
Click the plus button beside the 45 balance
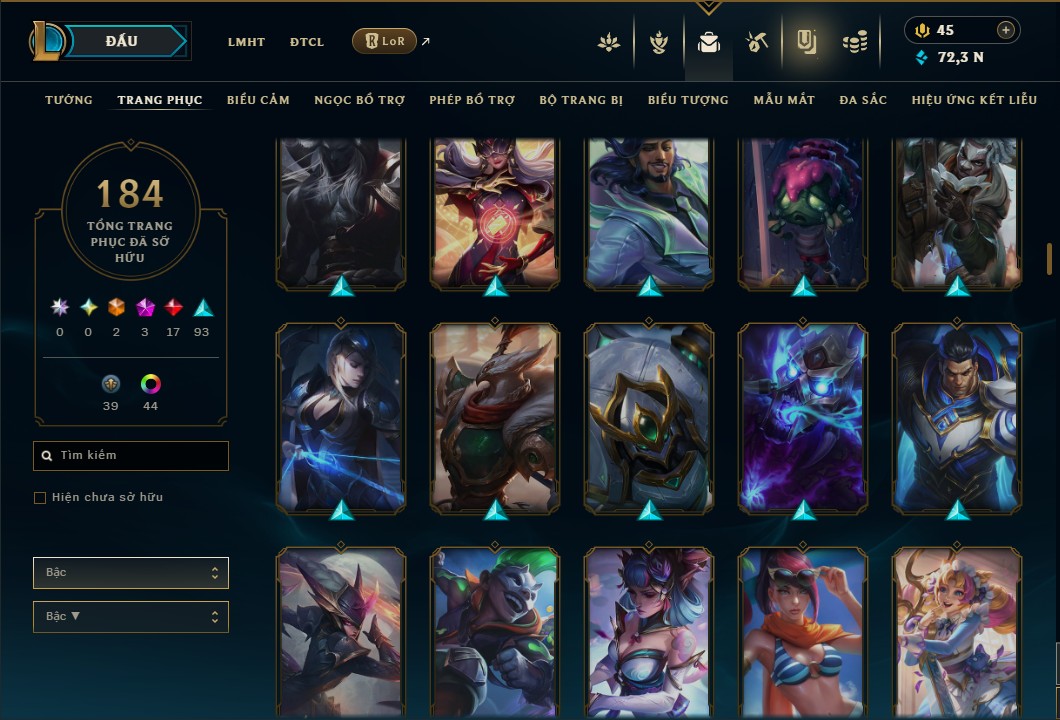1005,30
